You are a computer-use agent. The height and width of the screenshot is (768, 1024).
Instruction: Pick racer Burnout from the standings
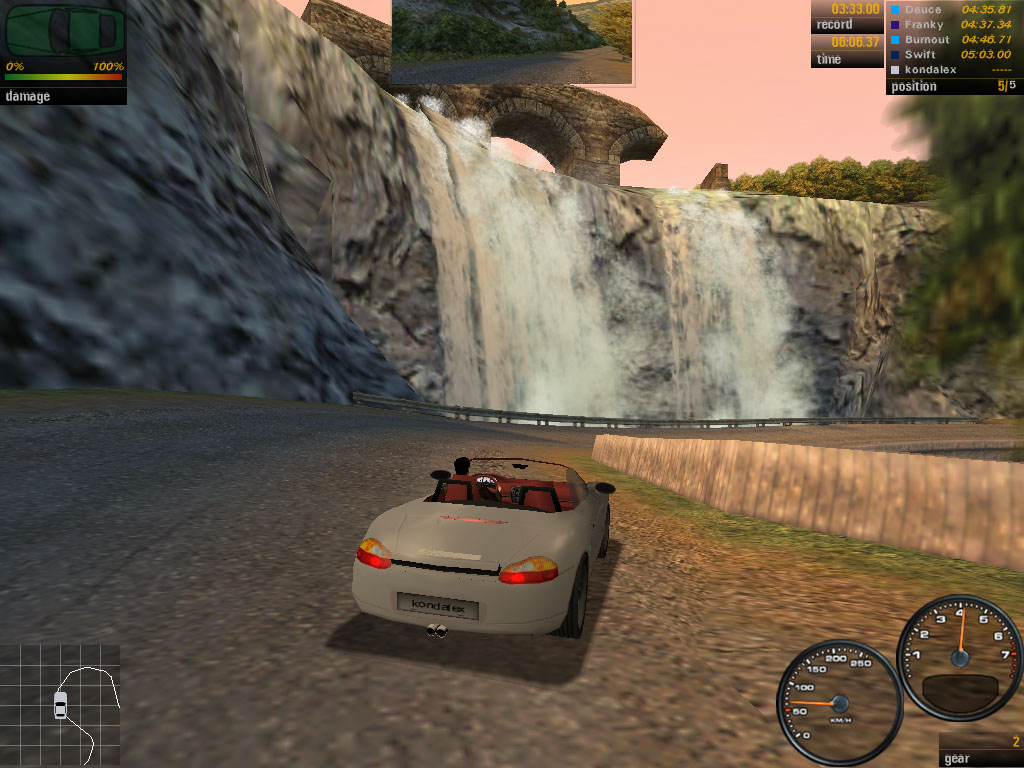[953, 39]
